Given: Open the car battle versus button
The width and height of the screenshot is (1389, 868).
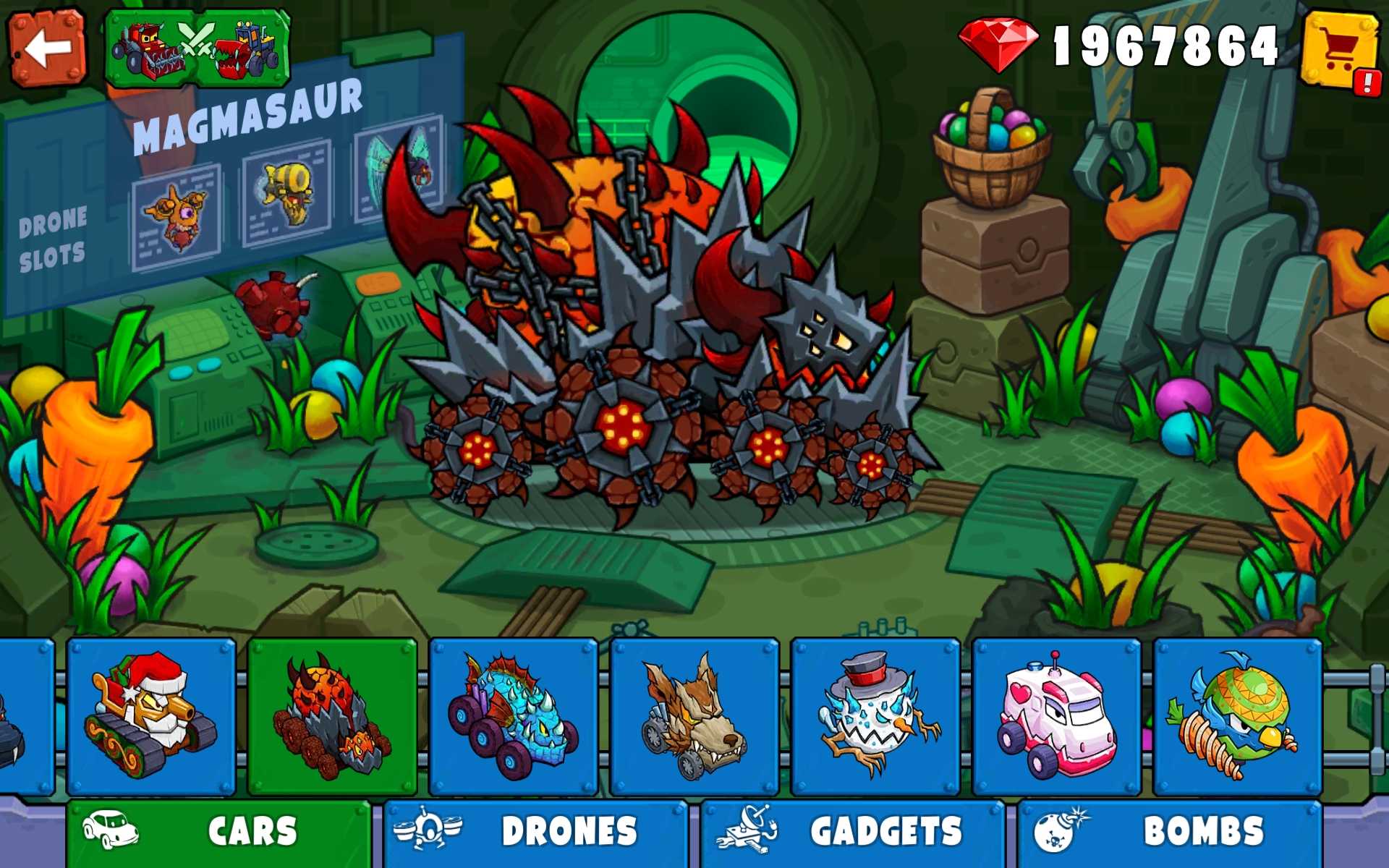Looking at the screenshot, I should pyautogui.click(x=197, y=48).
